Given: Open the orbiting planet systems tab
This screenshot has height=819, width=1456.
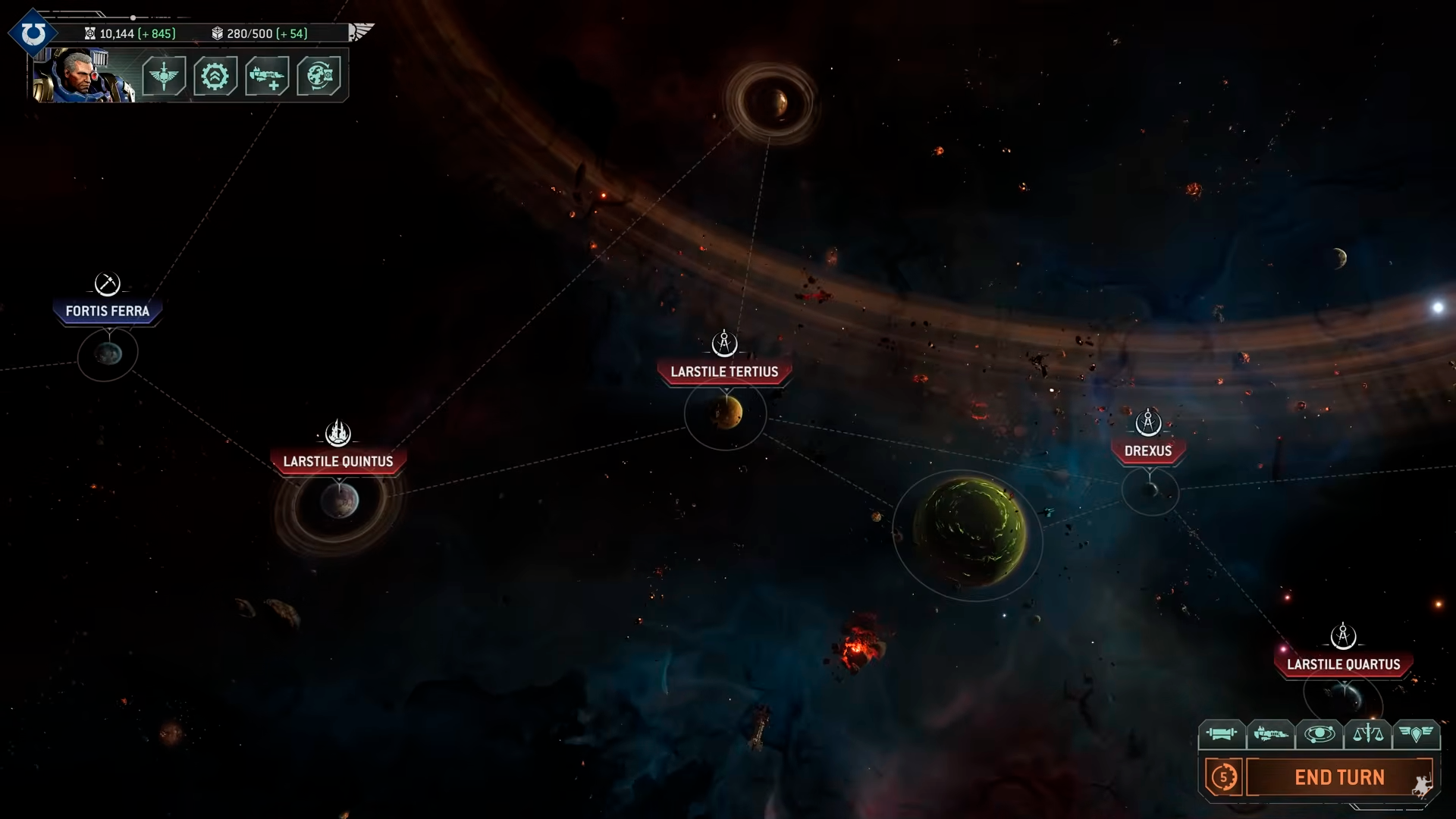Looking at the screenshot, I should [x=1319, y=734].
